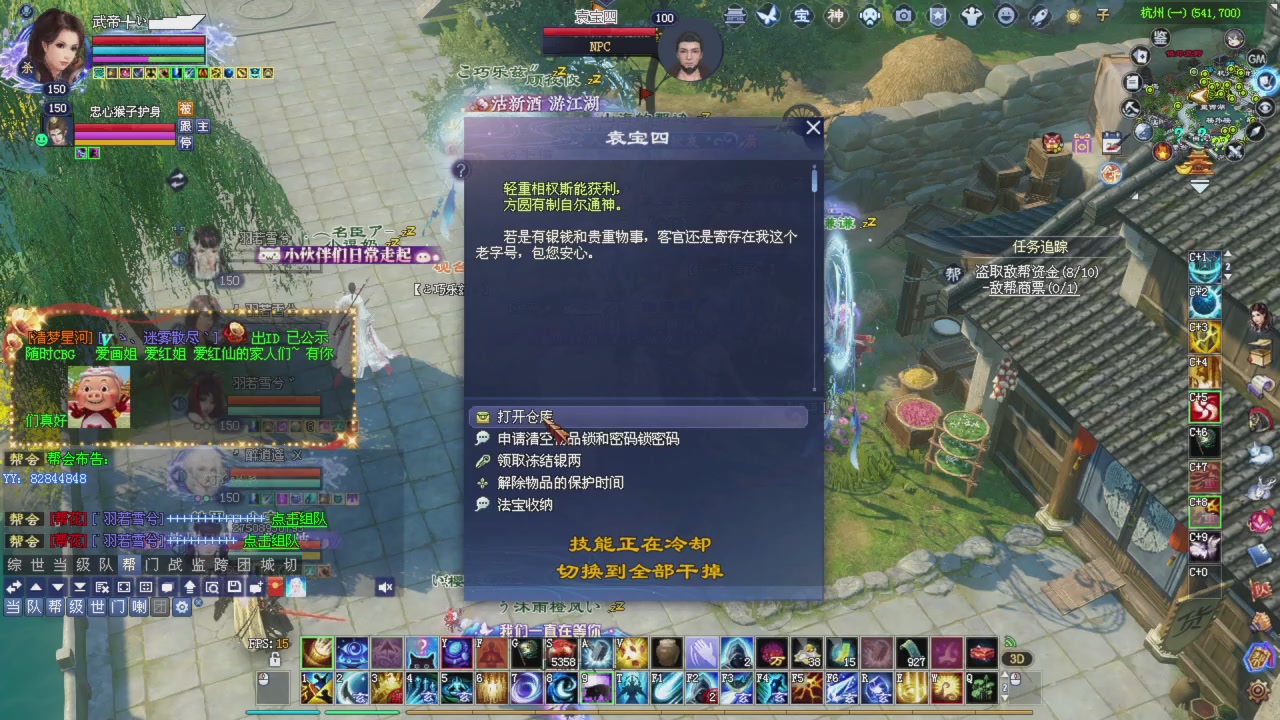Select the 帮 guild chat tab
This screenshot has width=1280, height=720.
click(x=131, y=563)
